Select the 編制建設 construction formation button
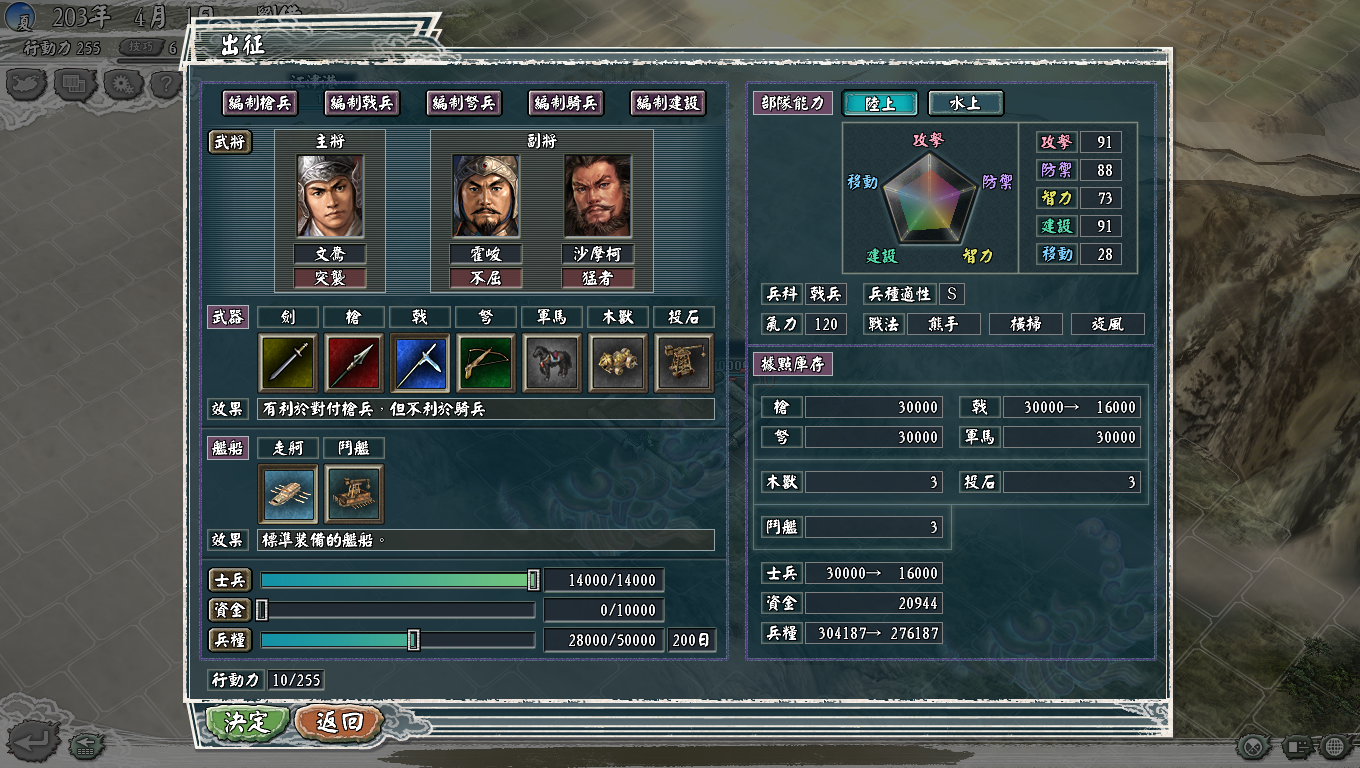Viewport: 1360px width, 768px height. [x=667, y=103]
